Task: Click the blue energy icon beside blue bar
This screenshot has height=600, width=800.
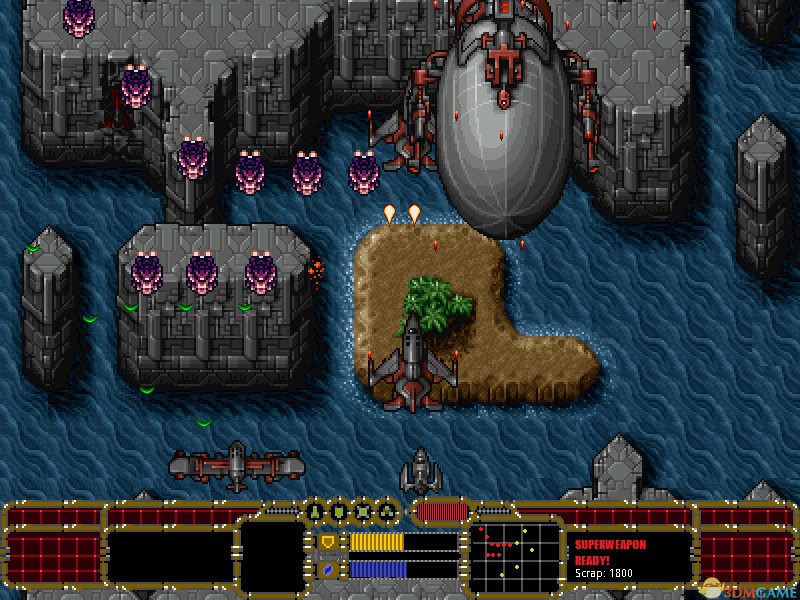Action: pos(327,569)
